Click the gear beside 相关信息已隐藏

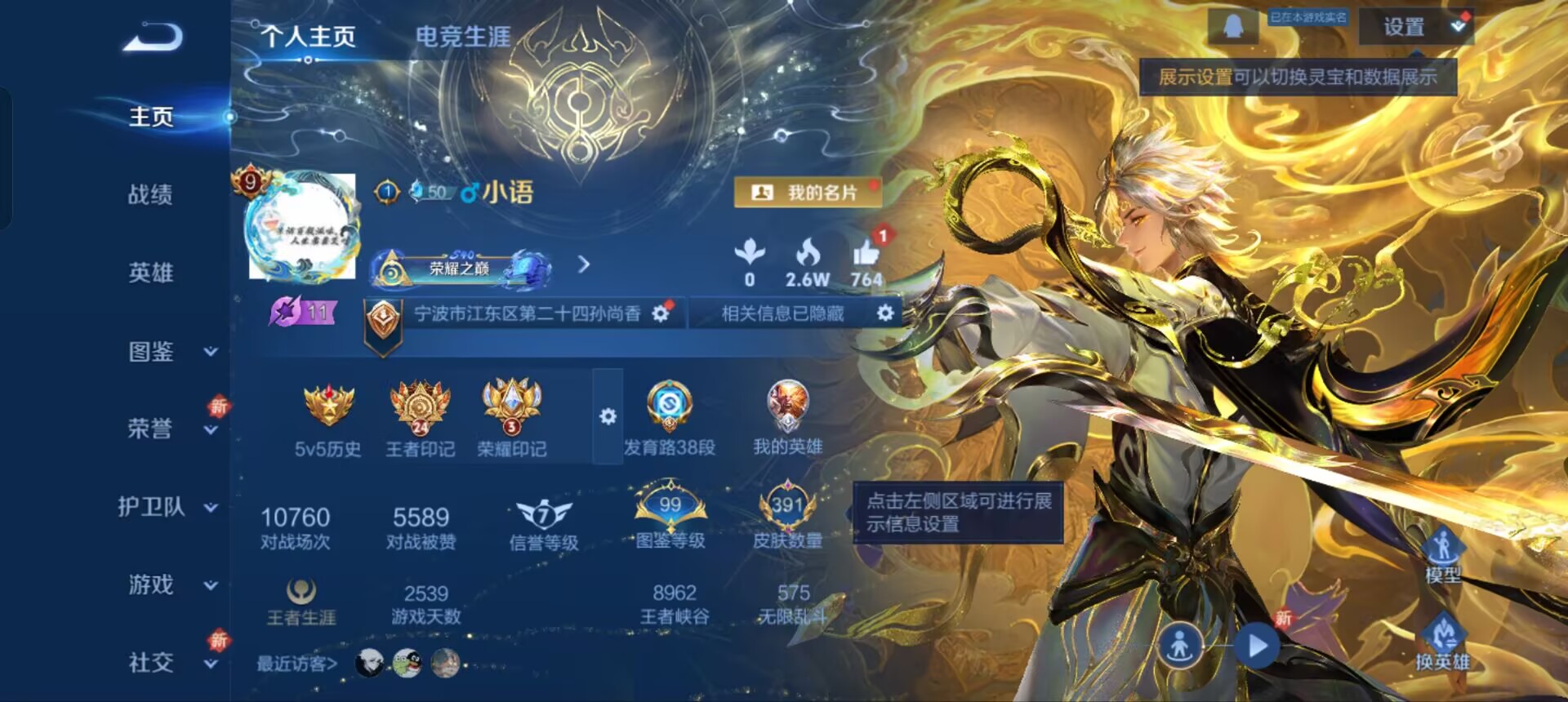[887, 313]
